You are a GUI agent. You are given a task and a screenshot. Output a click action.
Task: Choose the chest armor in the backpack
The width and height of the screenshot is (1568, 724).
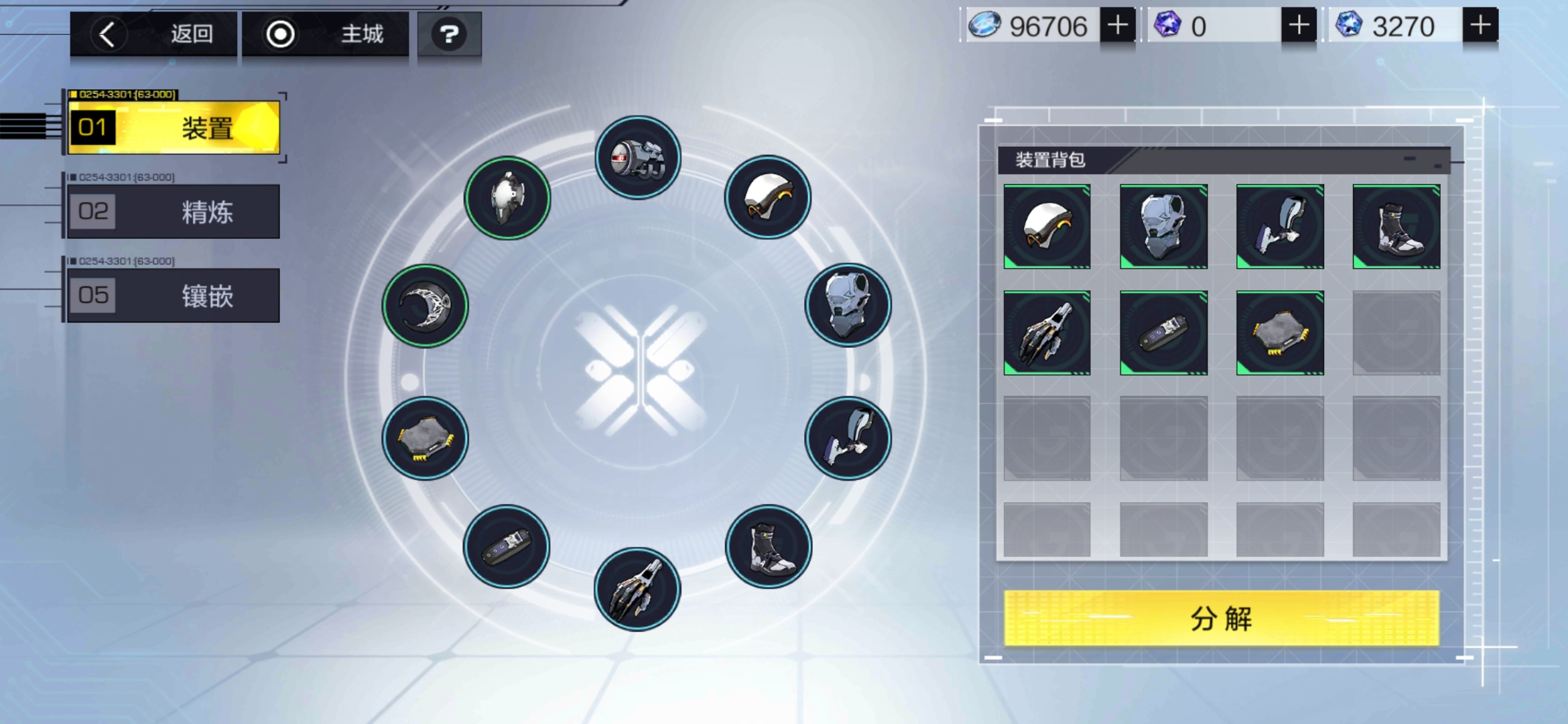pyautogui.click(x=1163, y=227)
